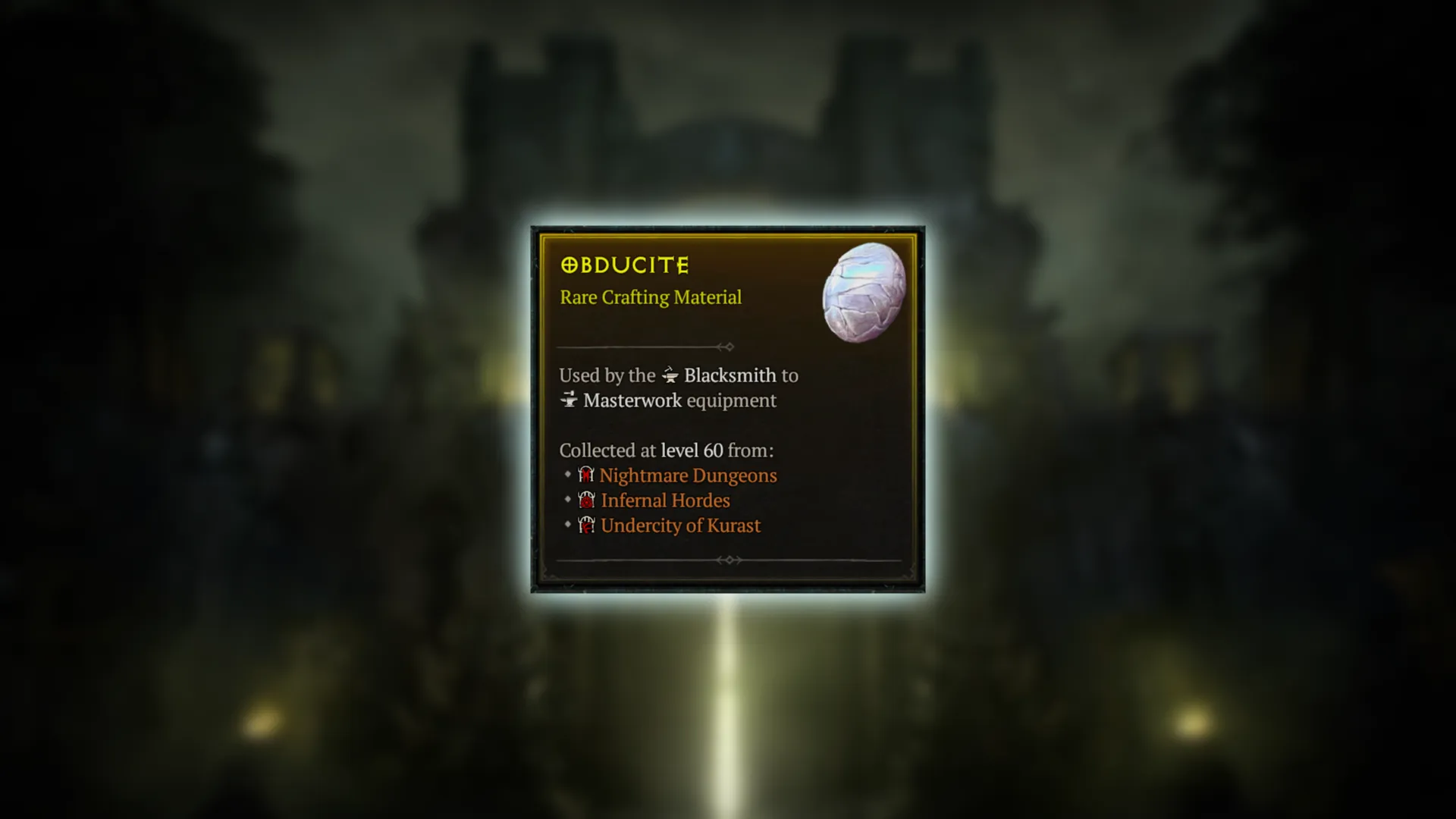1456x819 pixels.
Task: Toggle the bullet beside Nightmare Dungeons
Action: (x=567, y=475)
